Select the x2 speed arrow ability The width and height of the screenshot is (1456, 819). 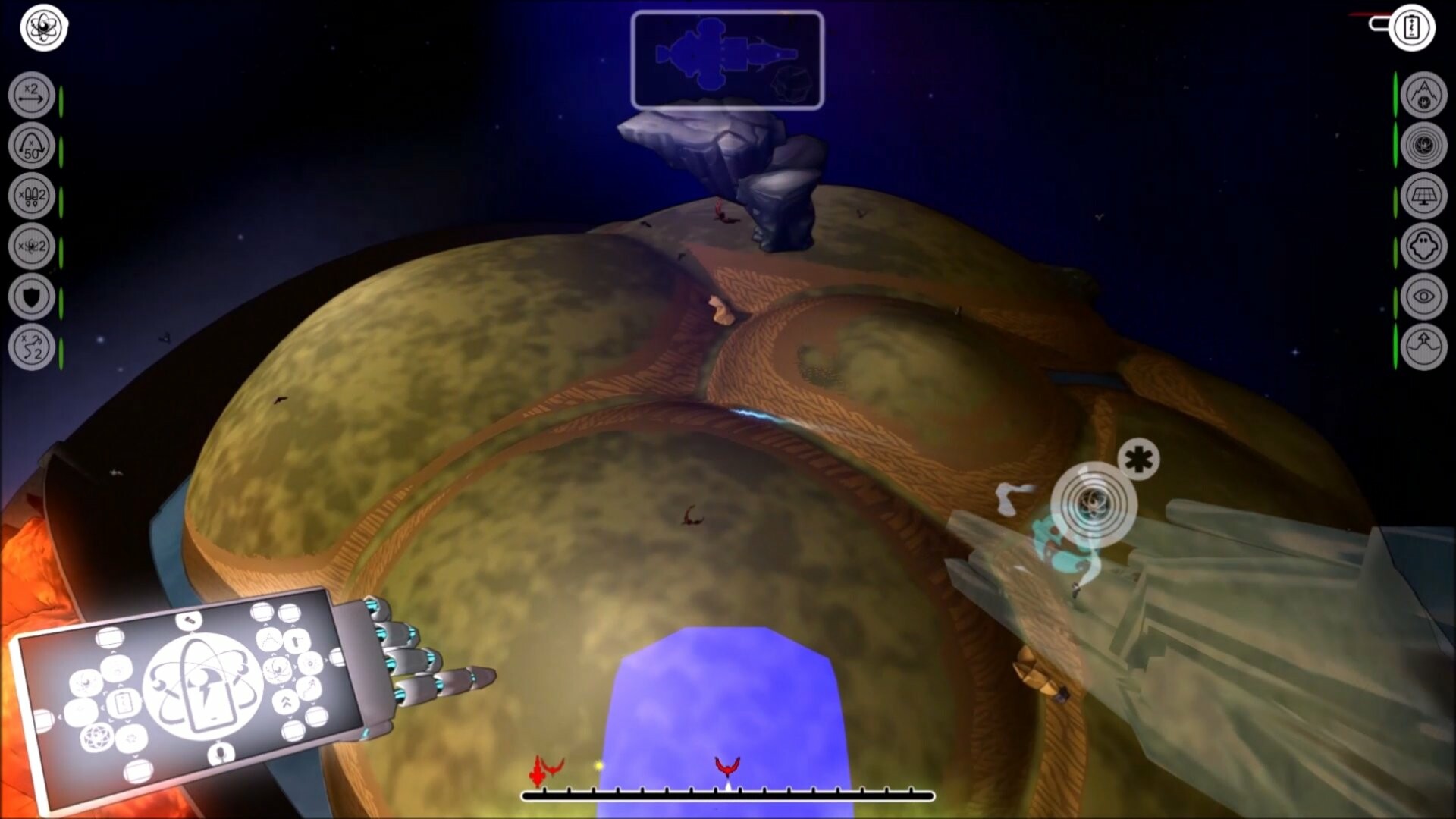tap(30, 95)
